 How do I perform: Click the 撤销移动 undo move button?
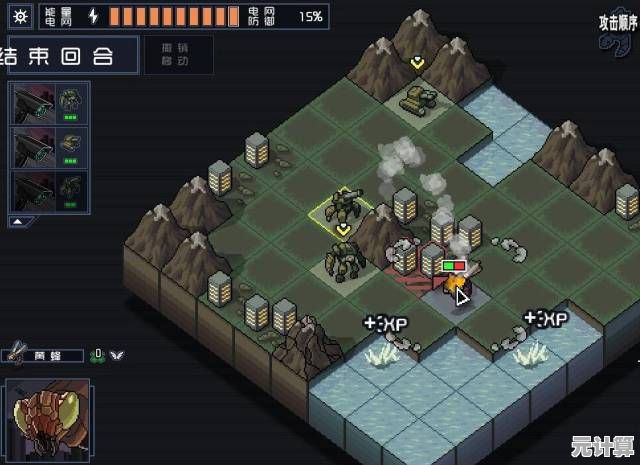178,53
